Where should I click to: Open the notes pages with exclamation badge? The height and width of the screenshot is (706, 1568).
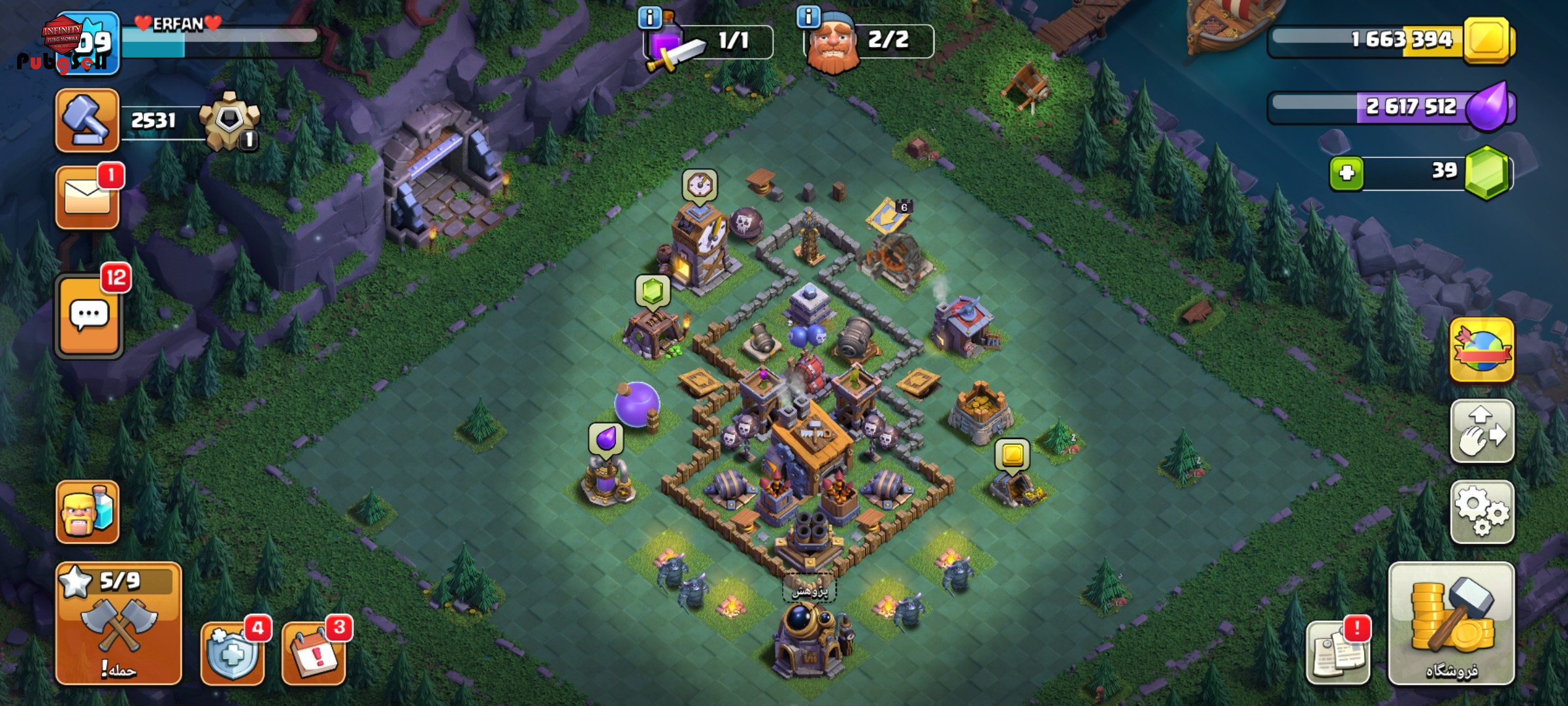tap(1337, 652)
